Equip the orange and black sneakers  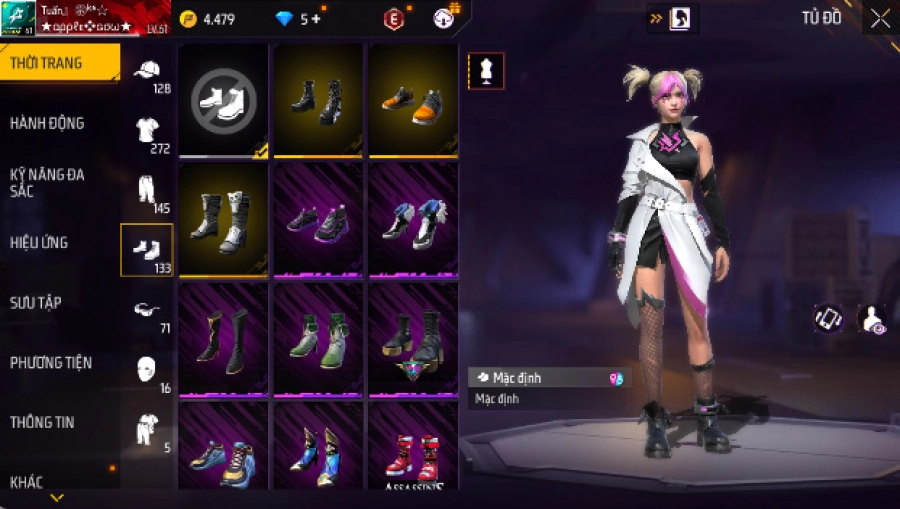(412, 98)
